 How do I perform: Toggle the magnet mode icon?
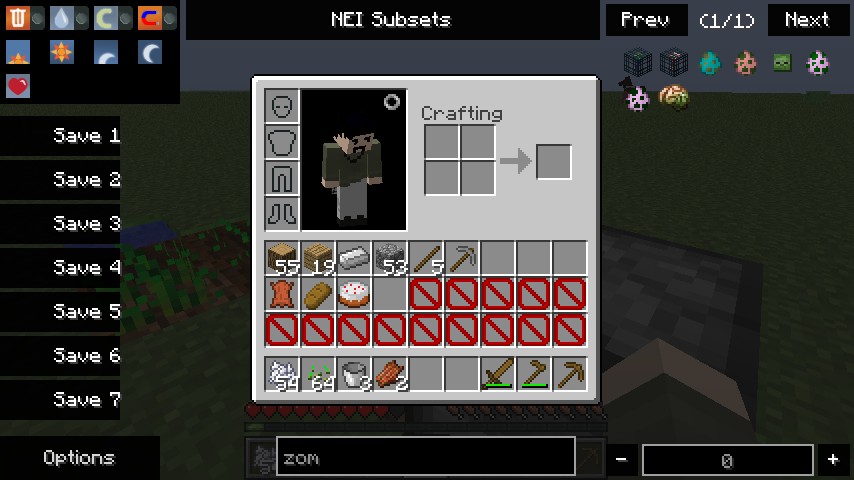pos(150,18)
